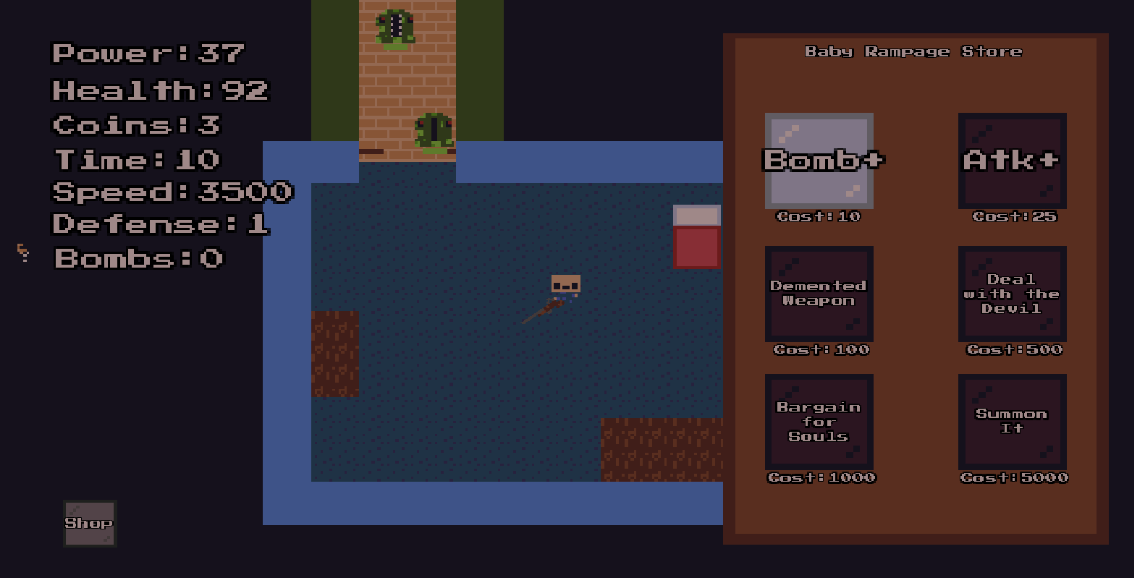Buy the Bomb+ upgrade
1134x578 pixels.
[819, 160]
